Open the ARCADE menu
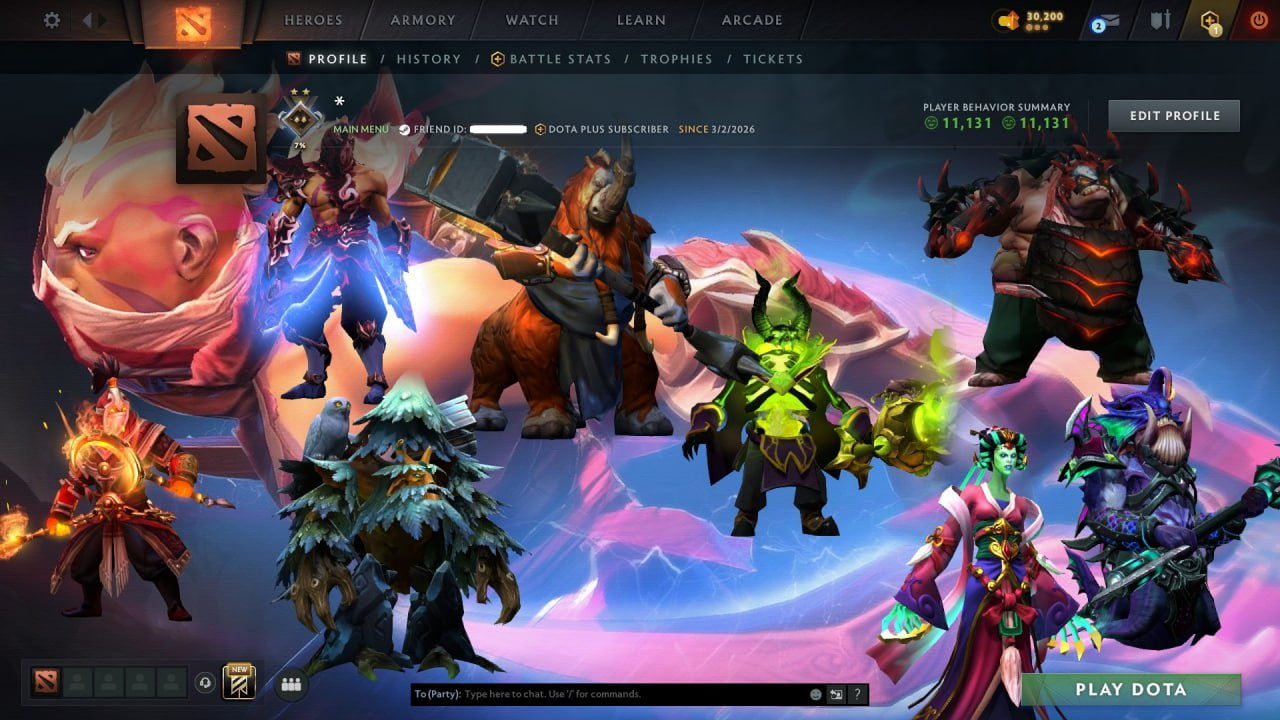The image size is (1280, 720). point(752,19)
